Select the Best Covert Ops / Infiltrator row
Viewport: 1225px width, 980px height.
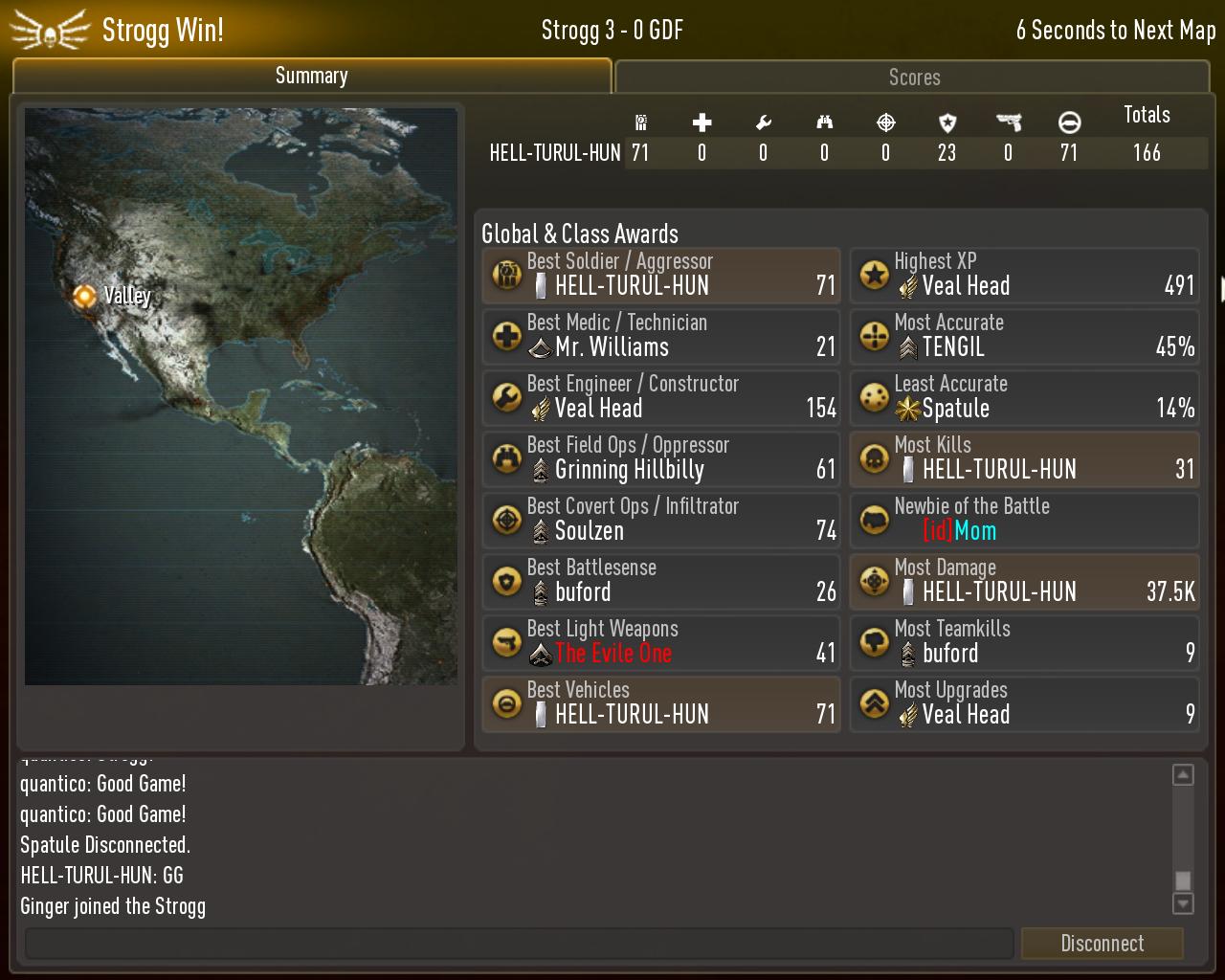(661, 521)
